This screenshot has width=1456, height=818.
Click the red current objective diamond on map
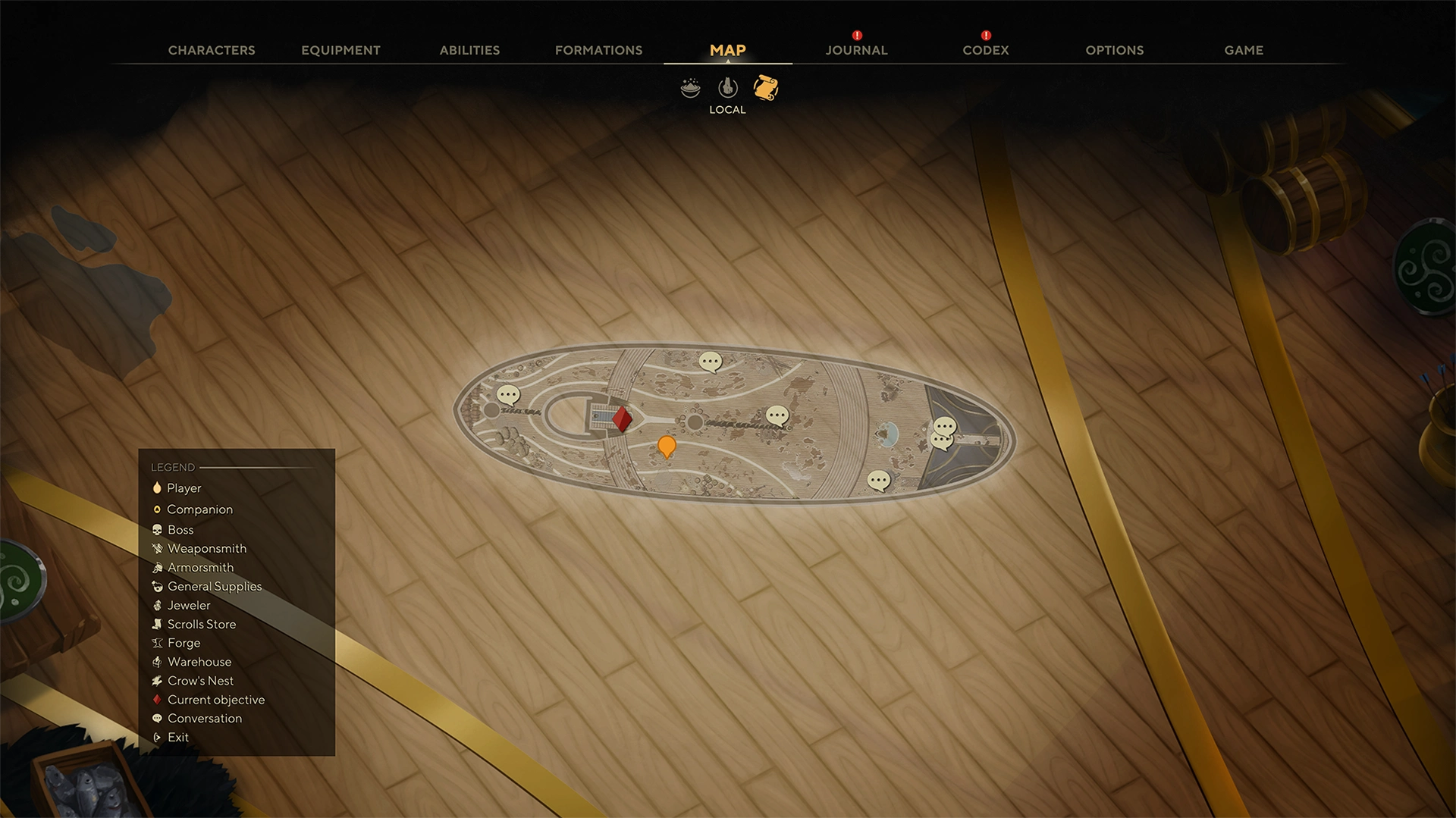(x=622, y=418)
